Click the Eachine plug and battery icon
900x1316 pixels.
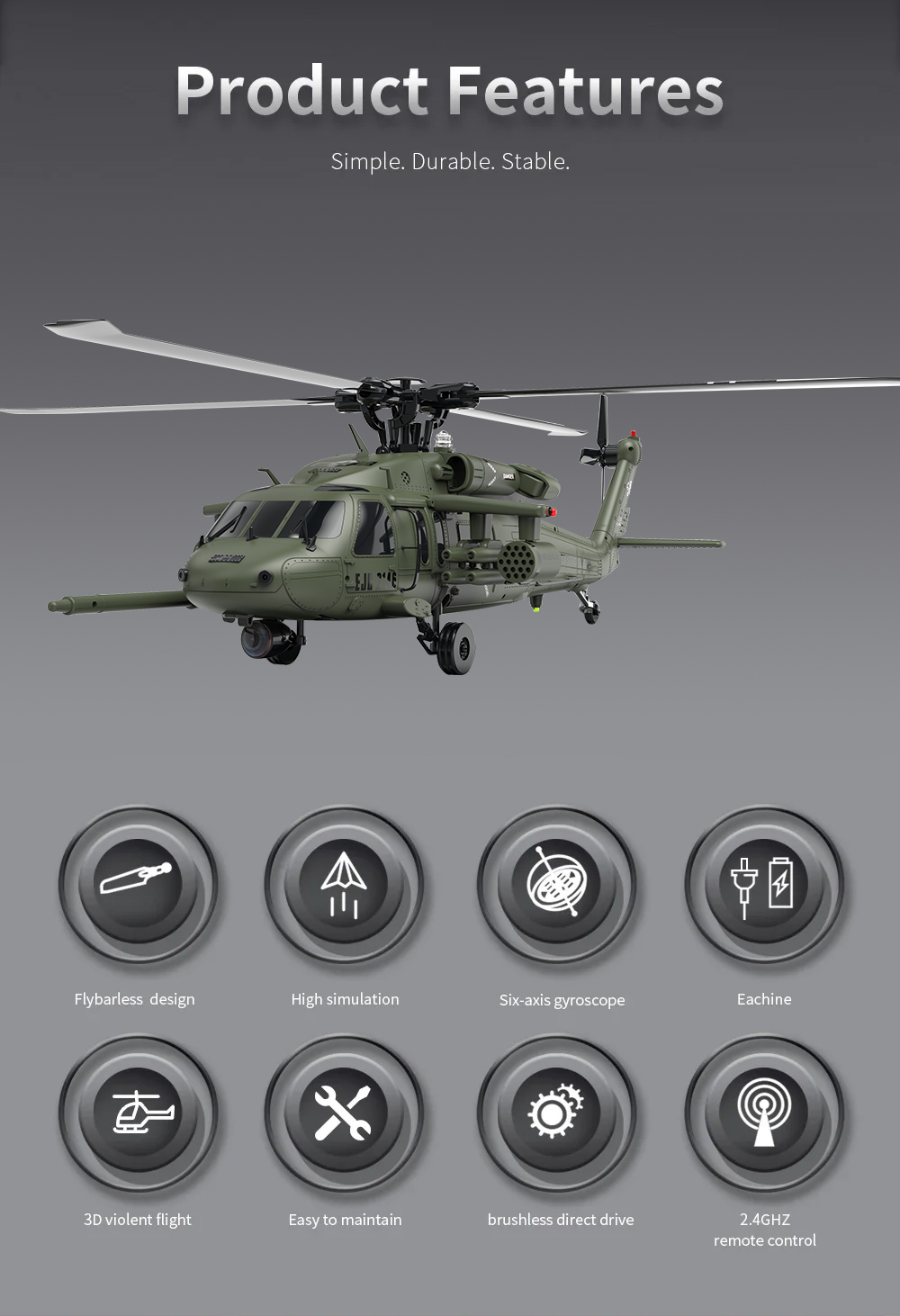coord(763,883)
